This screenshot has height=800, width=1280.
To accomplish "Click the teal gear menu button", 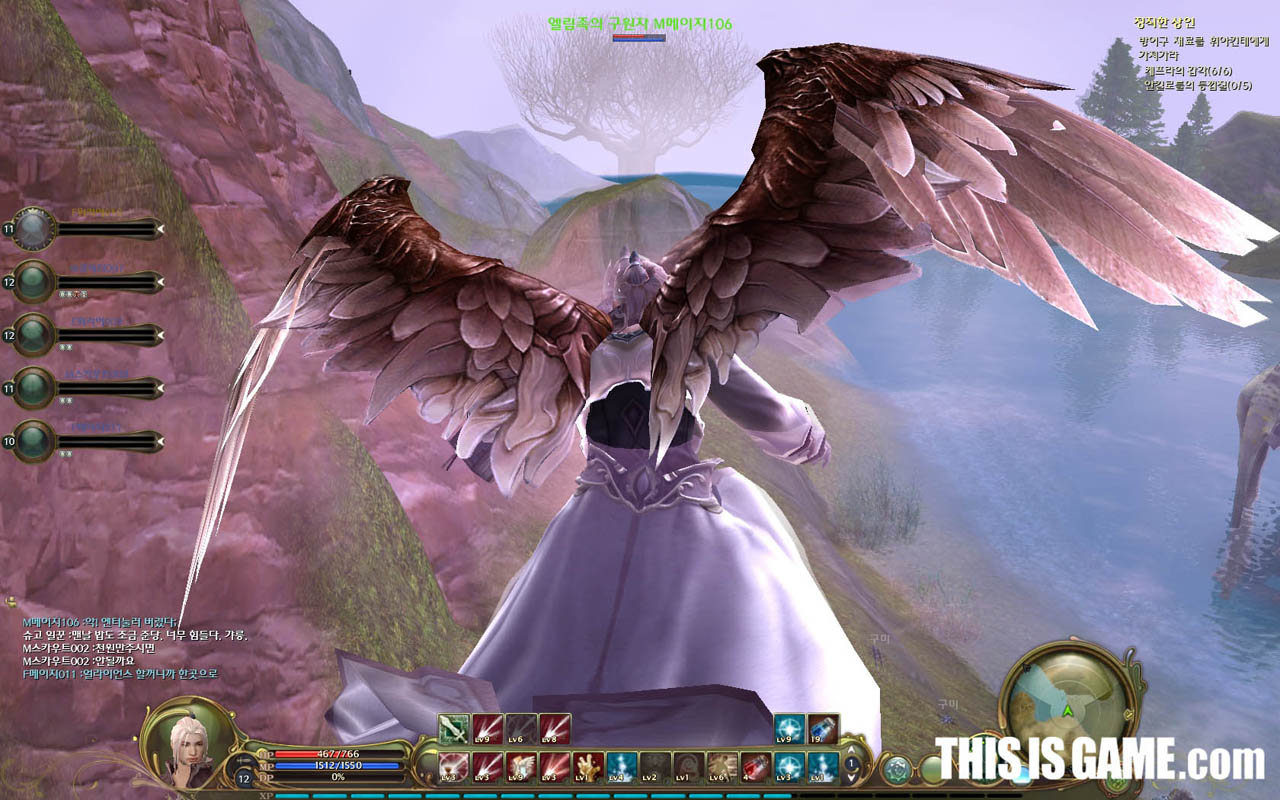I will pos(896,769).
